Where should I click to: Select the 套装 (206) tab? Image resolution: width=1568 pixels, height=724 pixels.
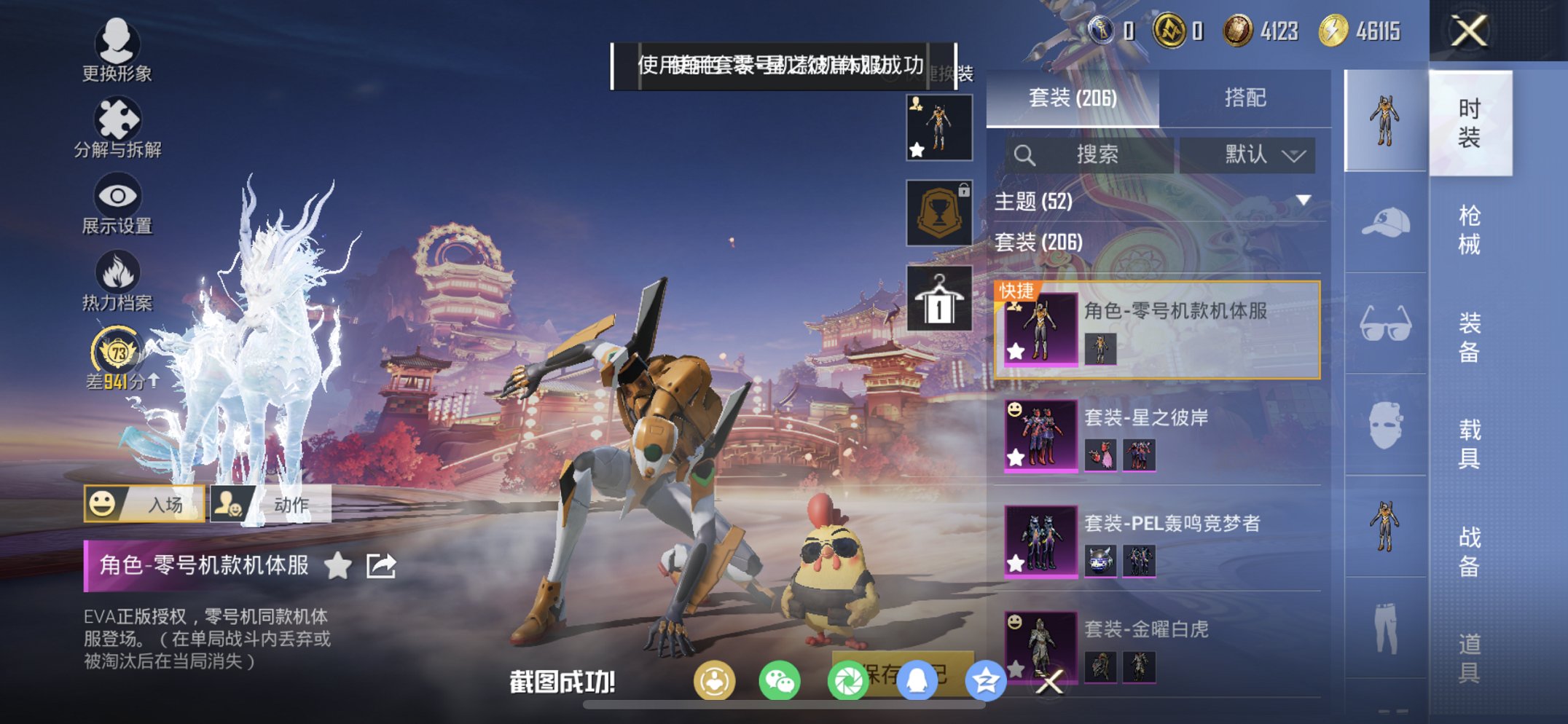1072,98
